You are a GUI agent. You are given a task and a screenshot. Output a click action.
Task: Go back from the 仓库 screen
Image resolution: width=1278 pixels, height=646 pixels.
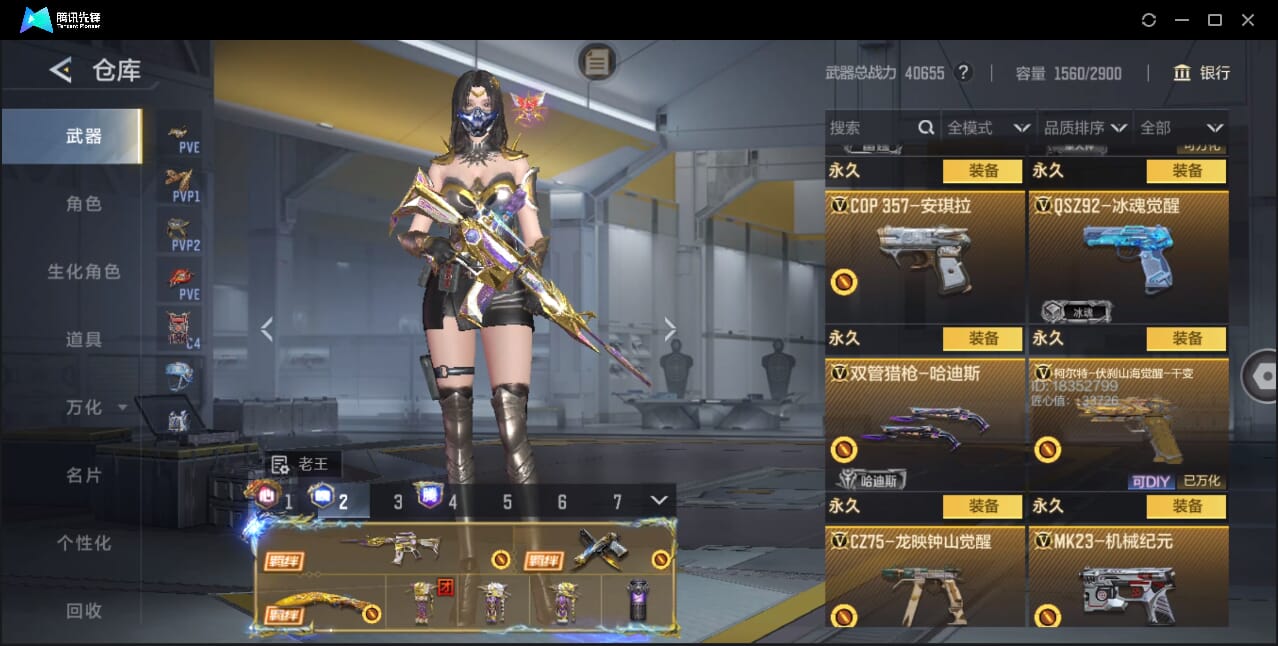coord(61,70)
